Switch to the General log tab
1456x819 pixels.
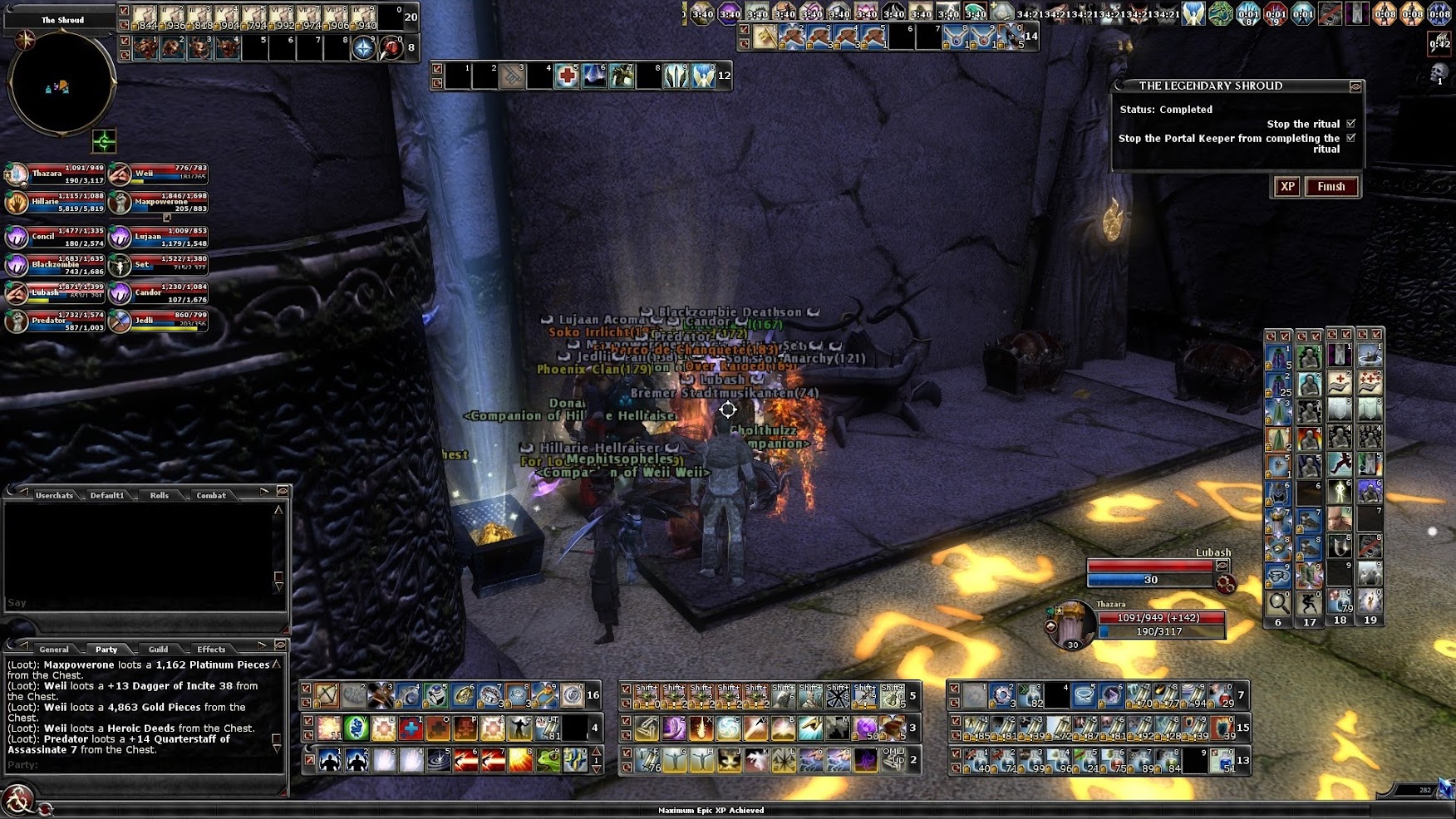(x=54, y=650)
